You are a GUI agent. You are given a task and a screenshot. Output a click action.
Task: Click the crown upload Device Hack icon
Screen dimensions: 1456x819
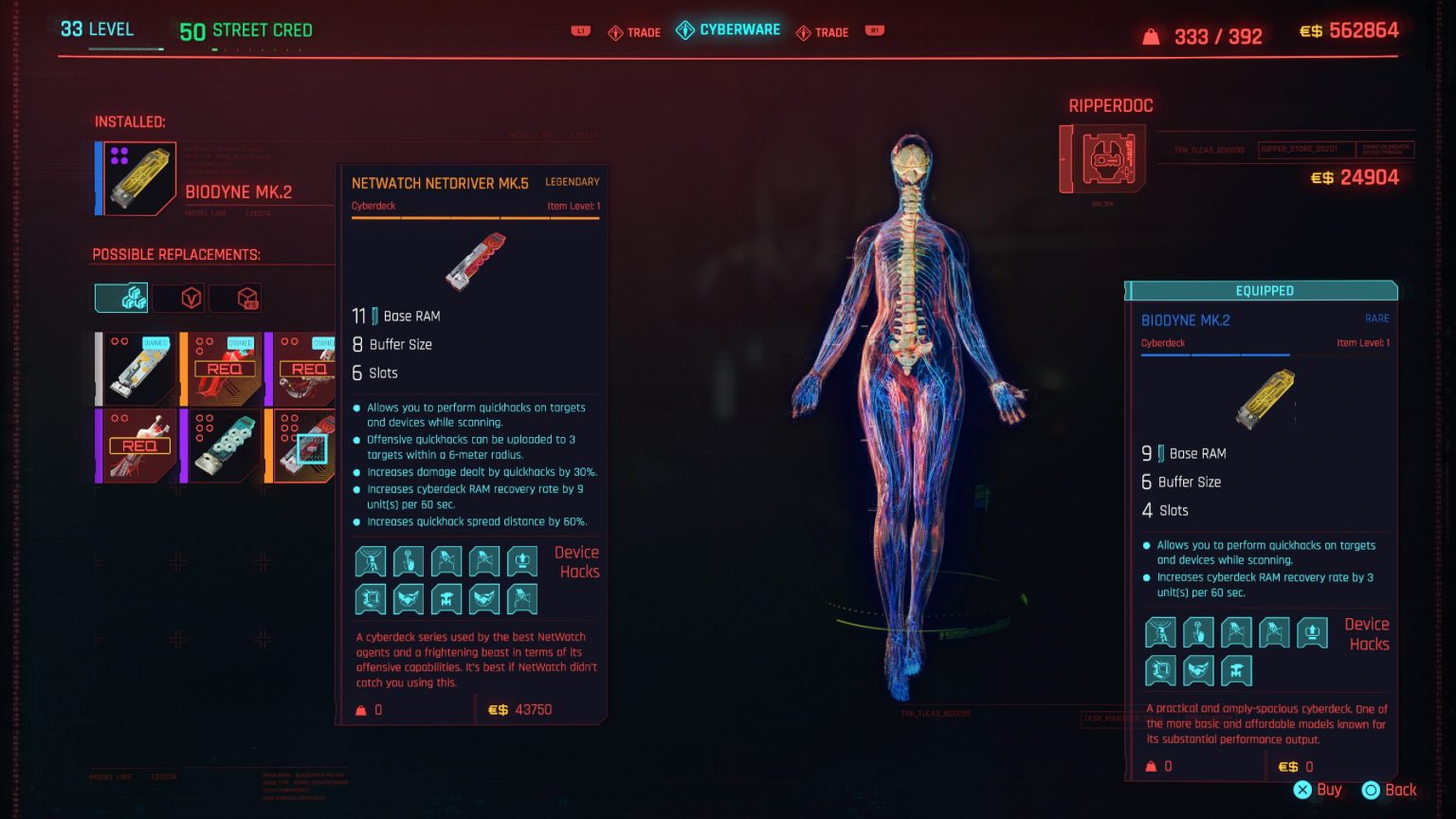click(522, 560)
